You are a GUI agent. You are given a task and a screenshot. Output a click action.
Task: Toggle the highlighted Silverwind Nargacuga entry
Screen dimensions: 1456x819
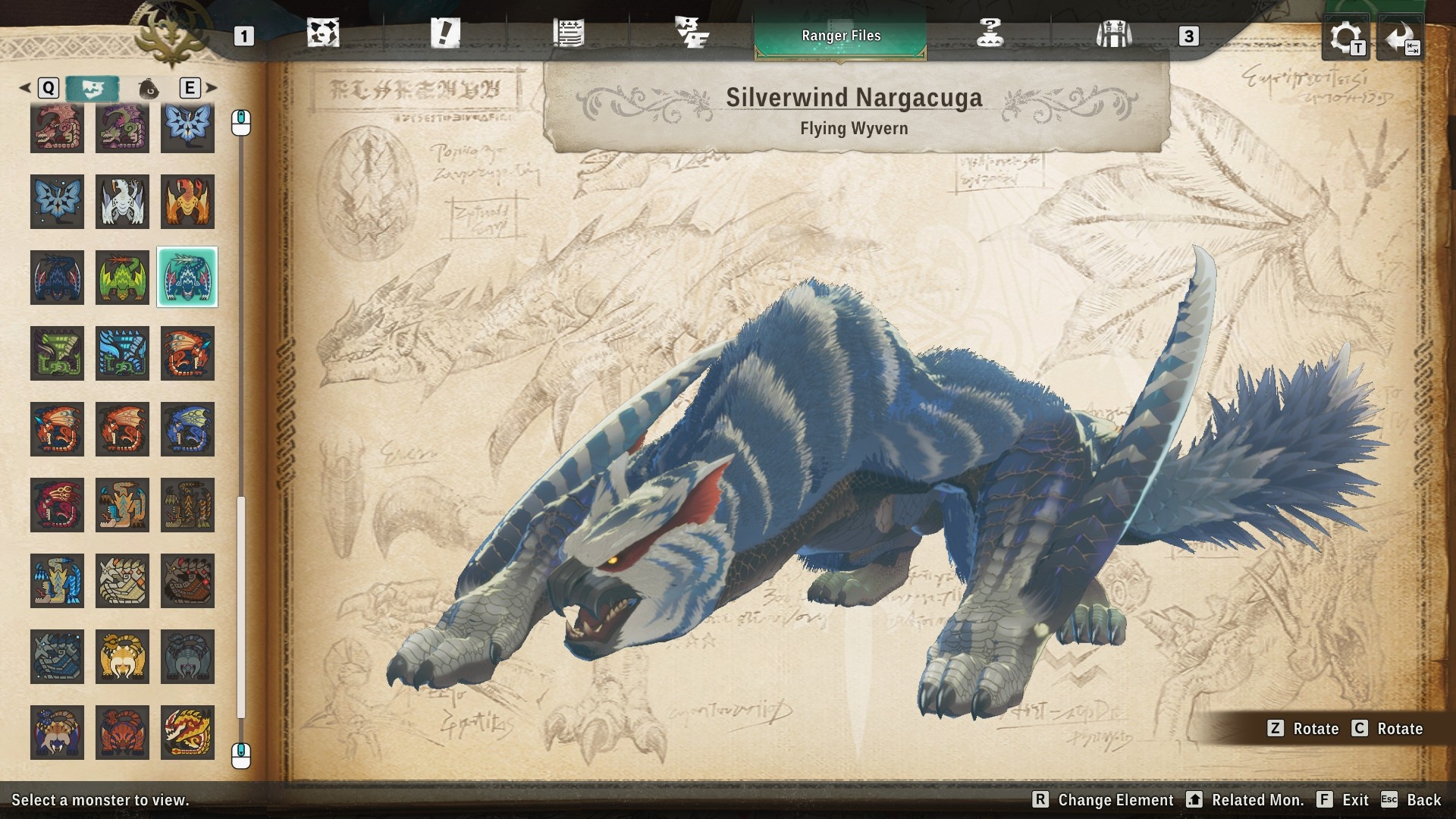[187, 278]
